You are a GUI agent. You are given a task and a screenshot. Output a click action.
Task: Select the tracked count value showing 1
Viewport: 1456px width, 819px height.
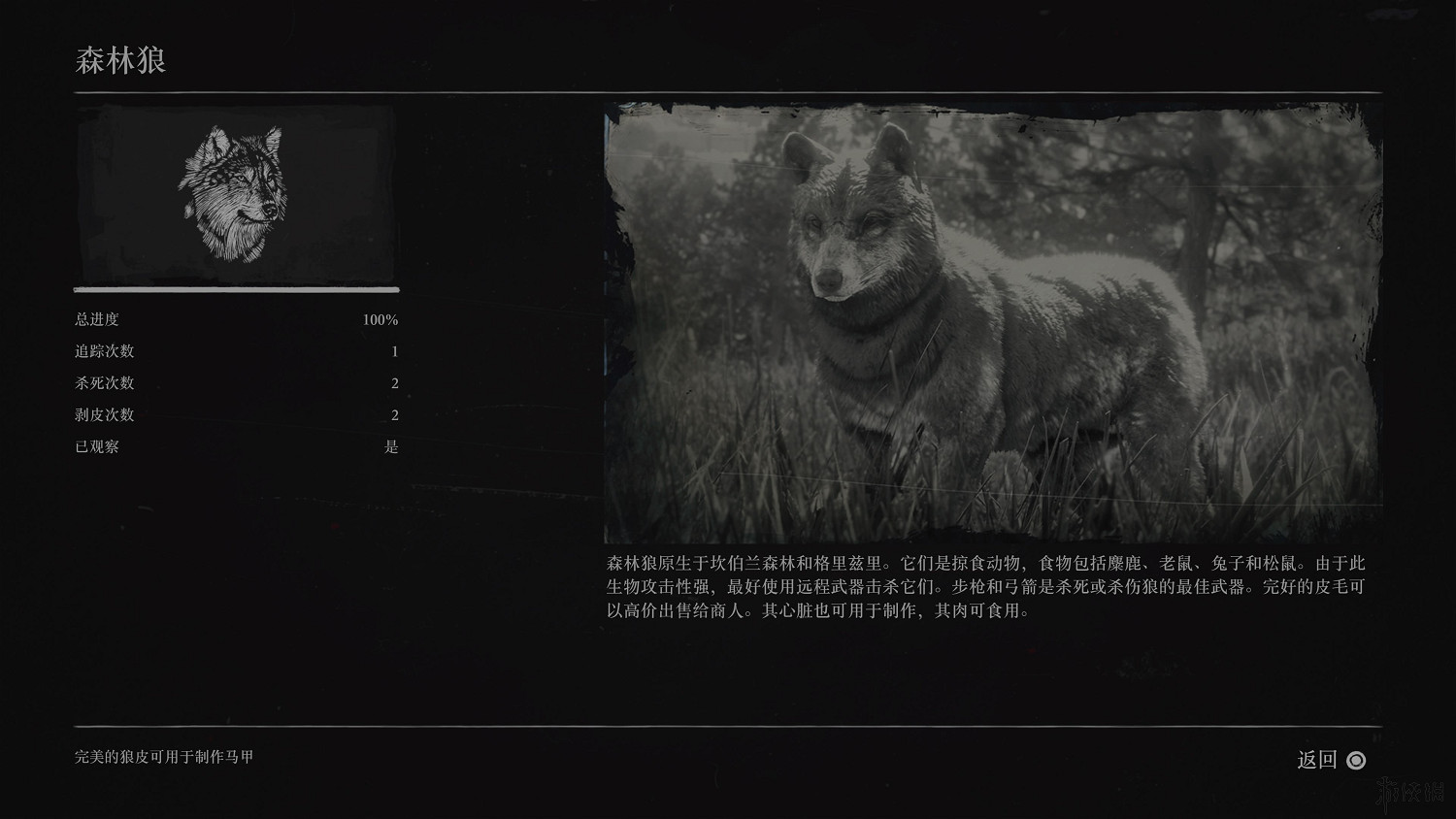(394, 351)
